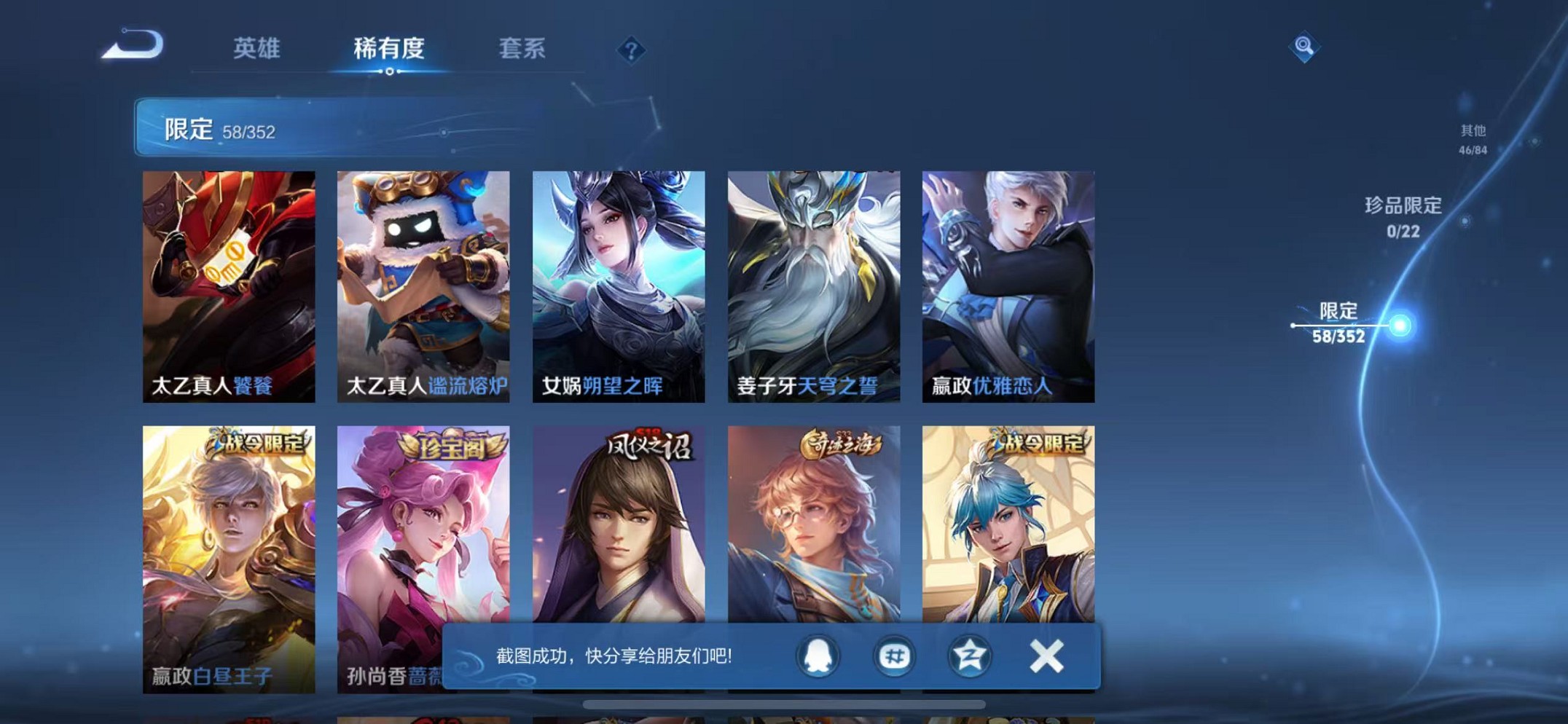Click the game logo in the top-left corner
The image size is (1568, 724).
(133, 44)
